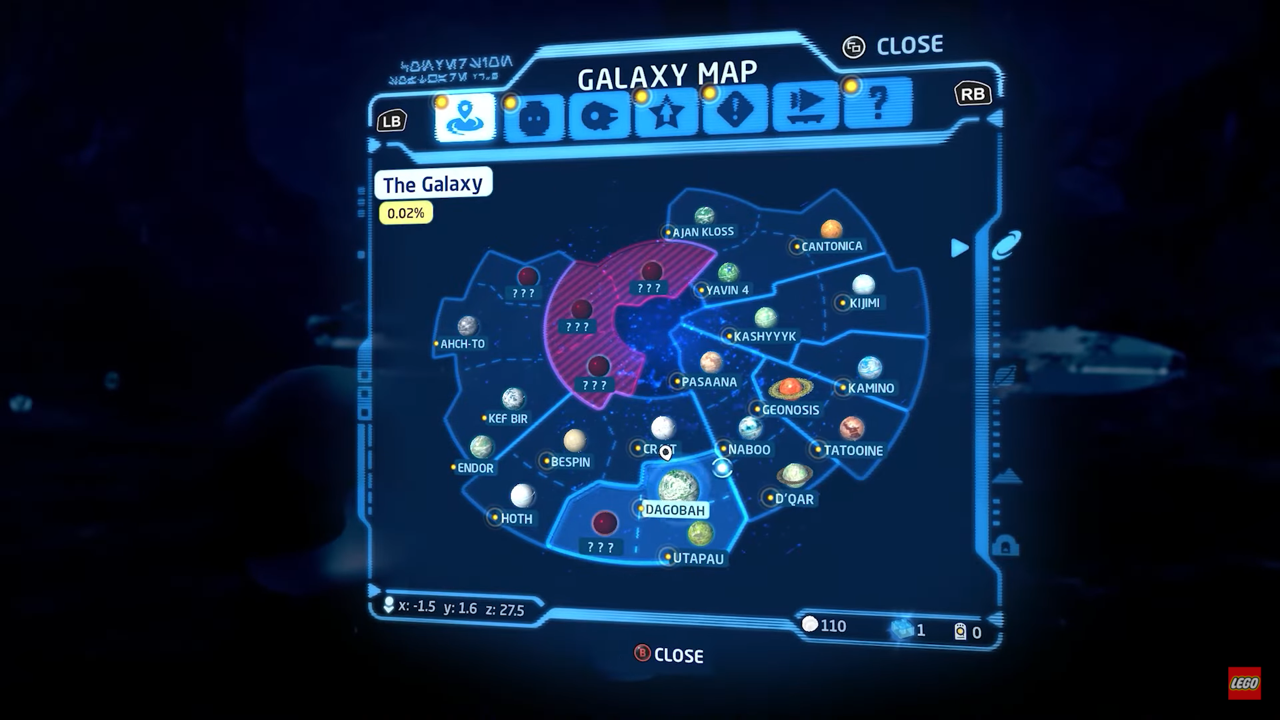Open the exclamation mark missions tab
This screenshot has width=1280, height=720.
(735, 110)
